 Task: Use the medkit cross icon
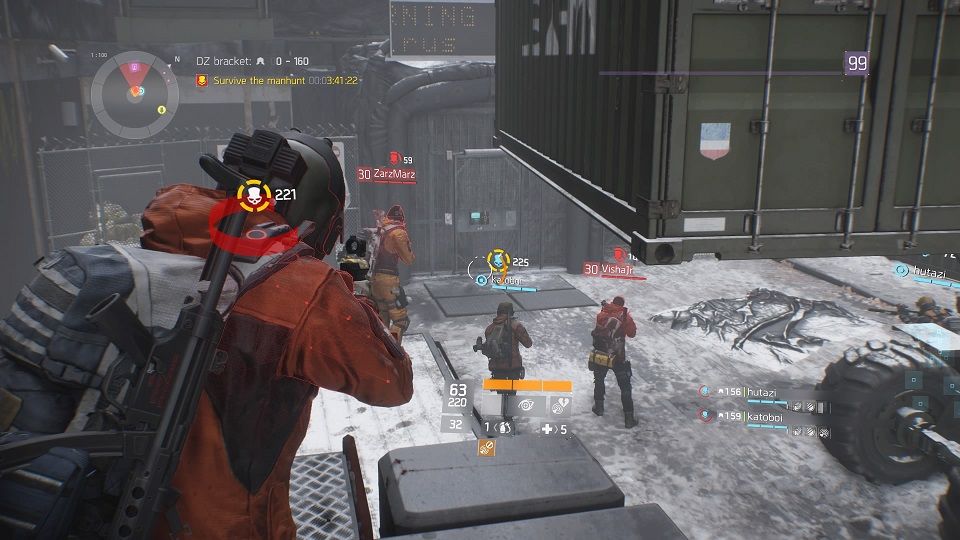[x=548, y=429]
